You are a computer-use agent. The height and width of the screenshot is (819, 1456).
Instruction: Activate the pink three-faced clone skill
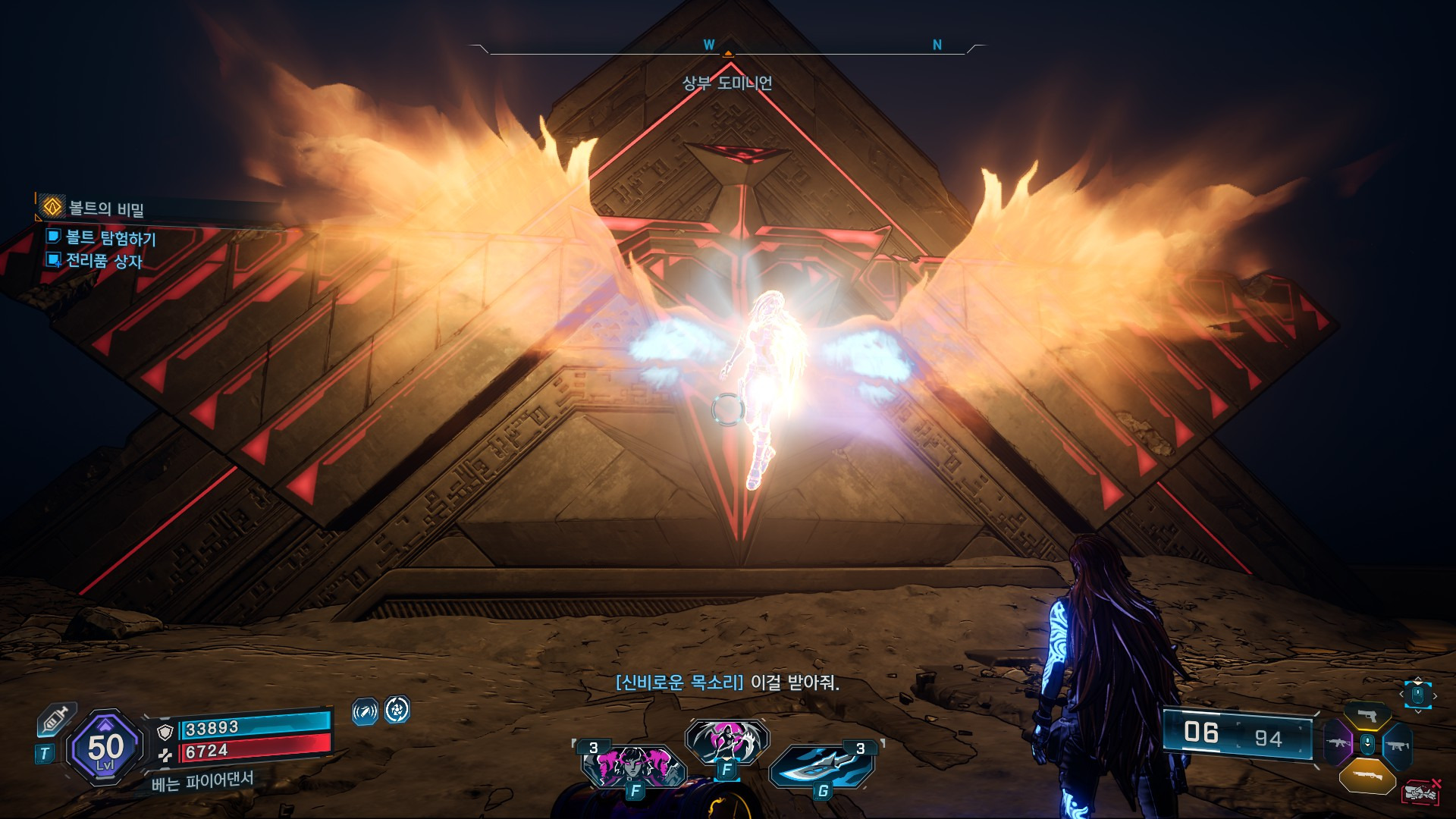pyautogui.click(x=631, y=764)
